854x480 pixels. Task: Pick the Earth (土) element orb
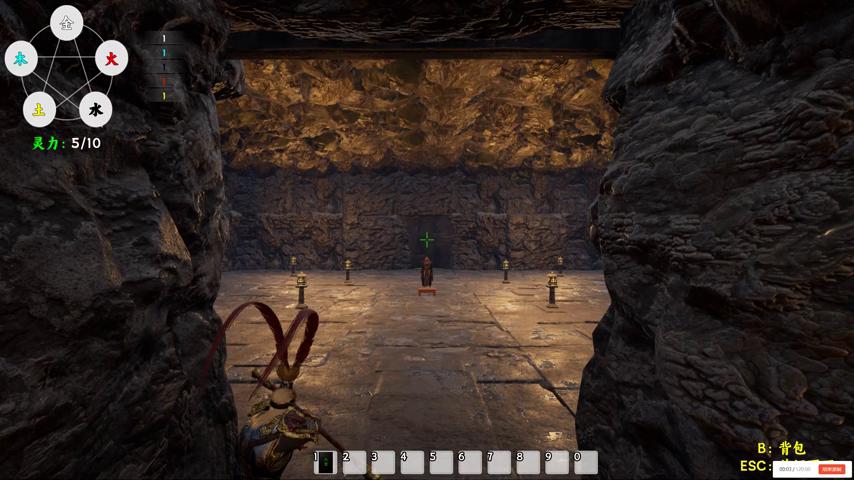tap(39, 109)
